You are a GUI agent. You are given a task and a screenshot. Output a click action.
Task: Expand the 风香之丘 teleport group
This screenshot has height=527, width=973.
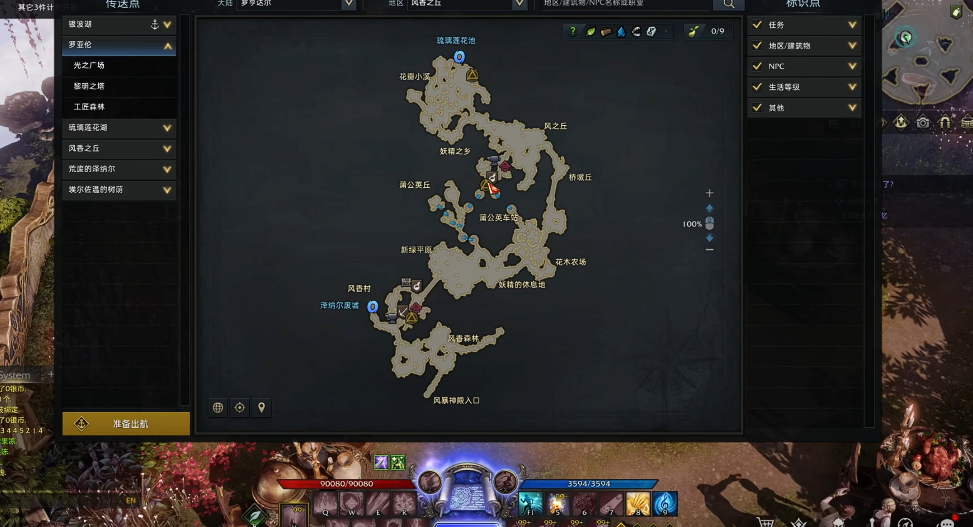(119, 148)
